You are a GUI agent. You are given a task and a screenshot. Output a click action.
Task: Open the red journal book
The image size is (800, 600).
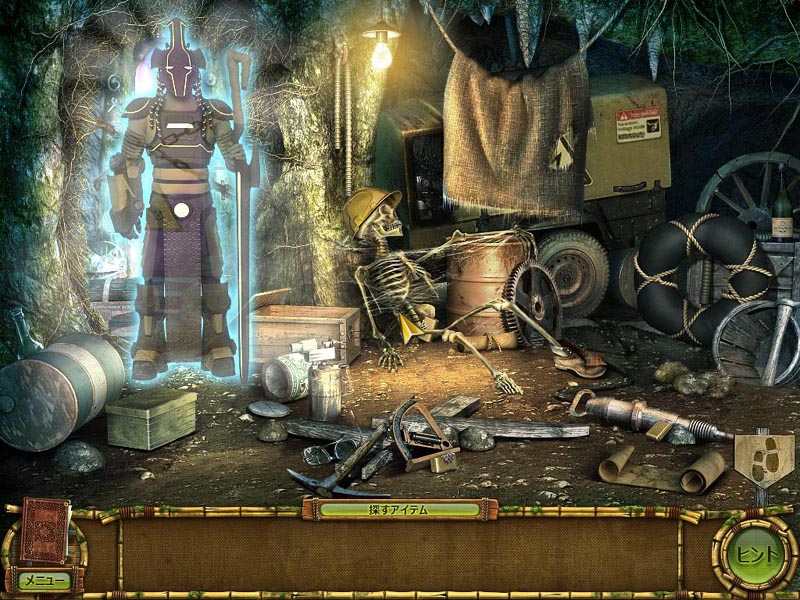click(45, 531)
